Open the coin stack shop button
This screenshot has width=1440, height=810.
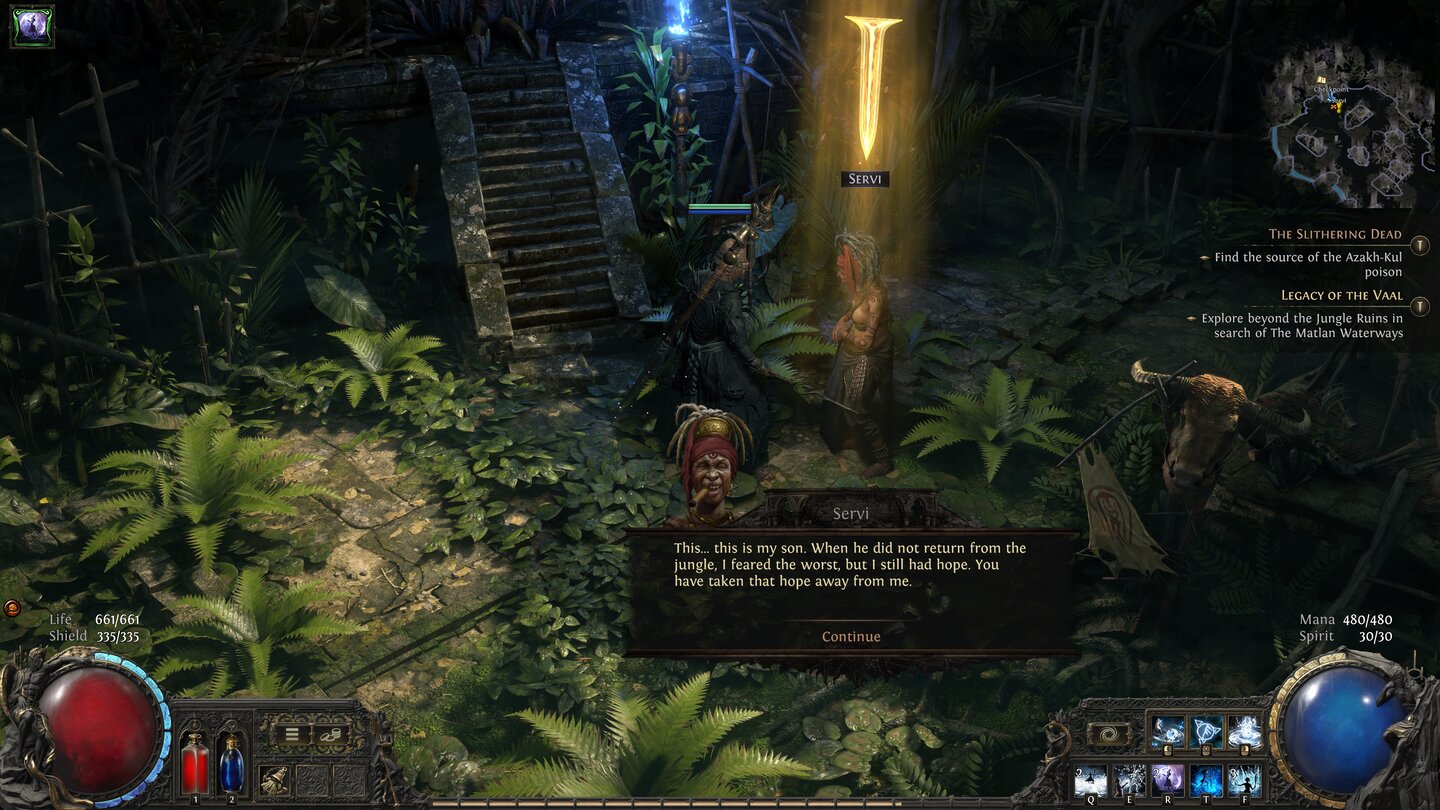[x=331, y=734]
